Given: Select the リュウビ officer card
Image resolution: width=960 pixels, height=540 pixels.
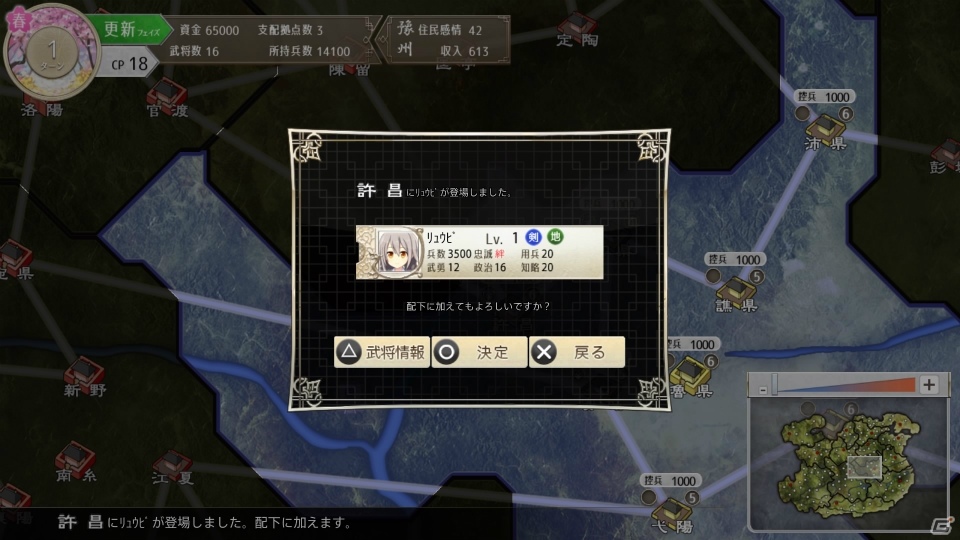Looking at the screenshot, I should 479,252.
